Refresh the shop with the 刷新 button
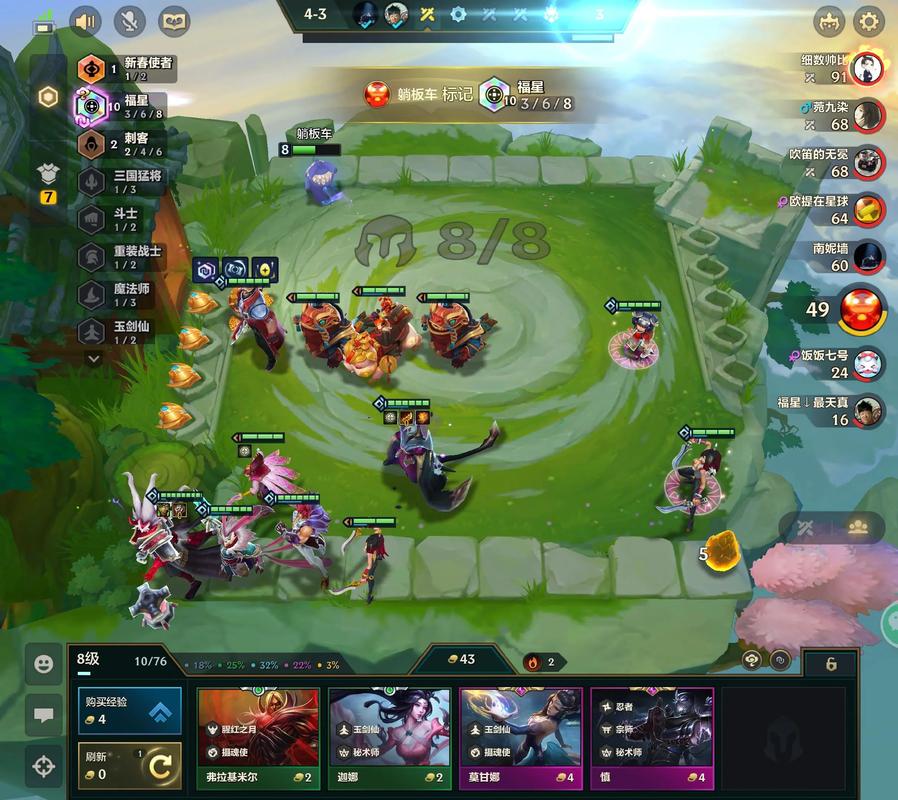The height and width of the screenshot is (800, 898). (130, 766)
